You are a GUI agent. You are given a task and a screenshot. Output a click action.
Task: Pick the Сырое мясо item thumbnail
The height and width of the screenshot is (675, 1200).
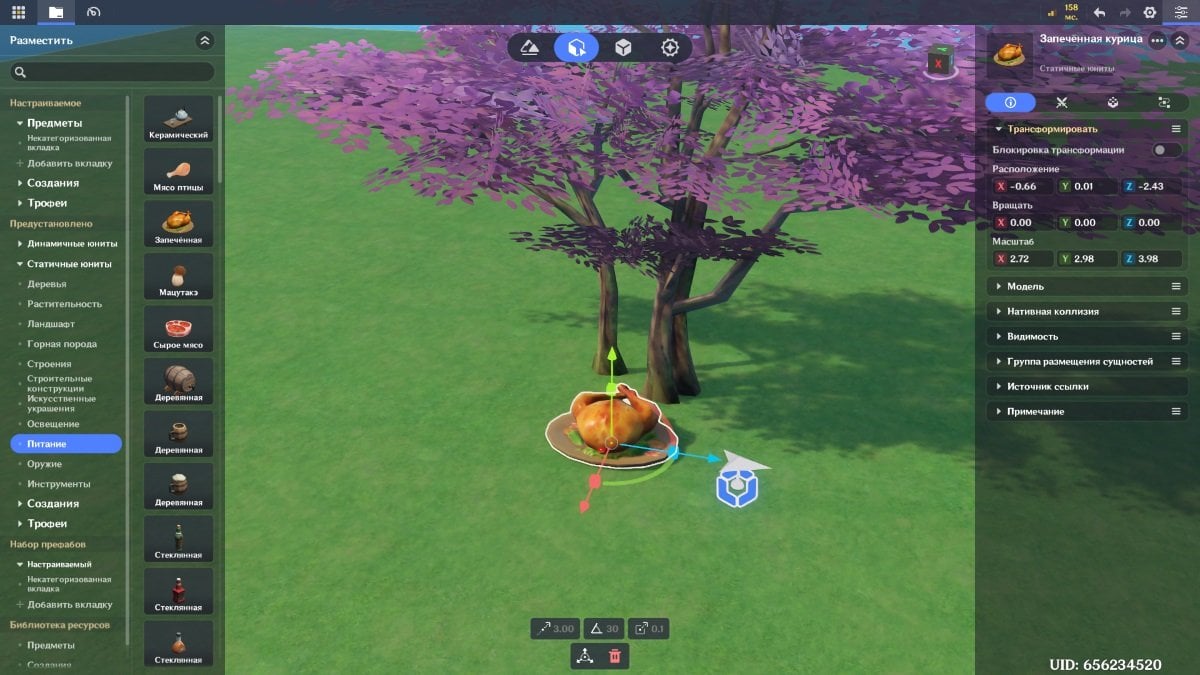(x=179, y=329)
